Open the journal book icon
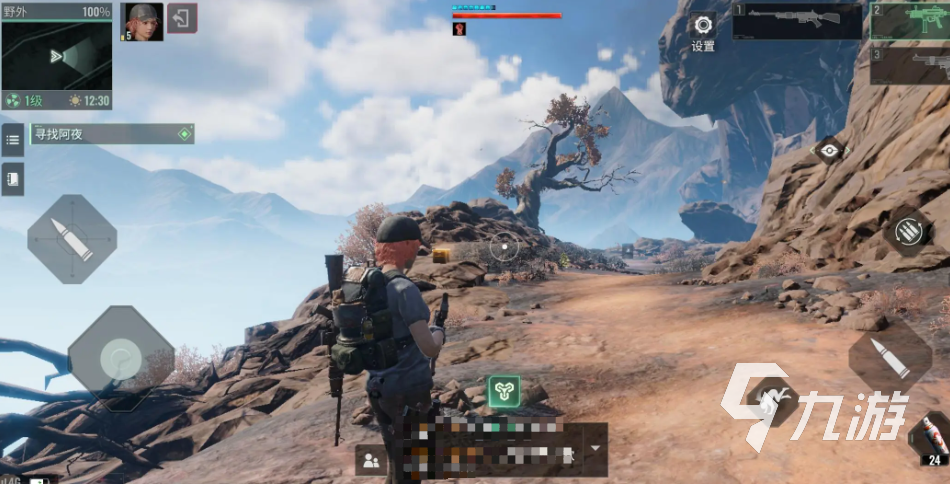950x484 pixels. [13, 178]
